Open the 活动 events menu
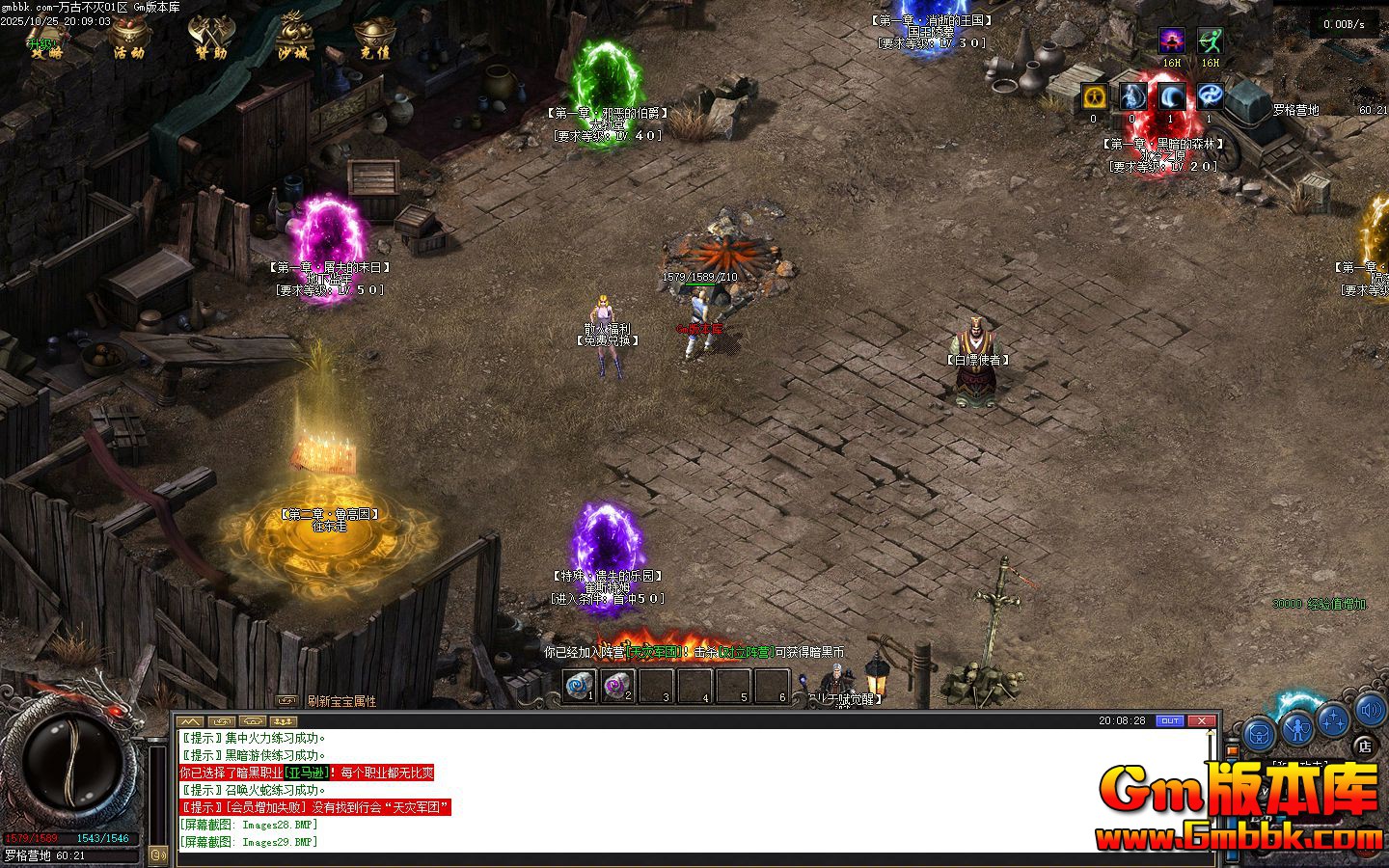Screen dimensions: 1389x868 pos(129,41)
